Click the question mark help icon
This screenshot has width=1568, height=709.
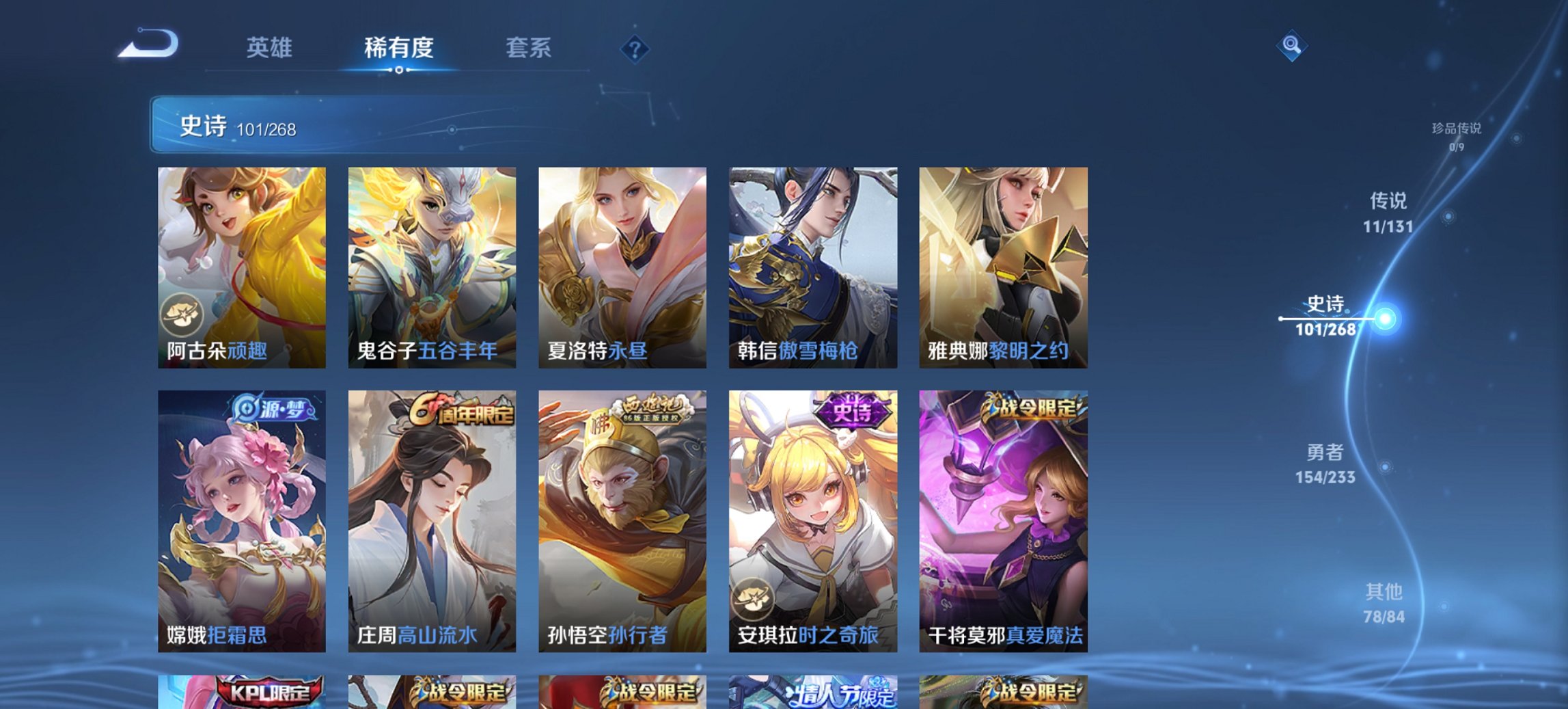635,49
